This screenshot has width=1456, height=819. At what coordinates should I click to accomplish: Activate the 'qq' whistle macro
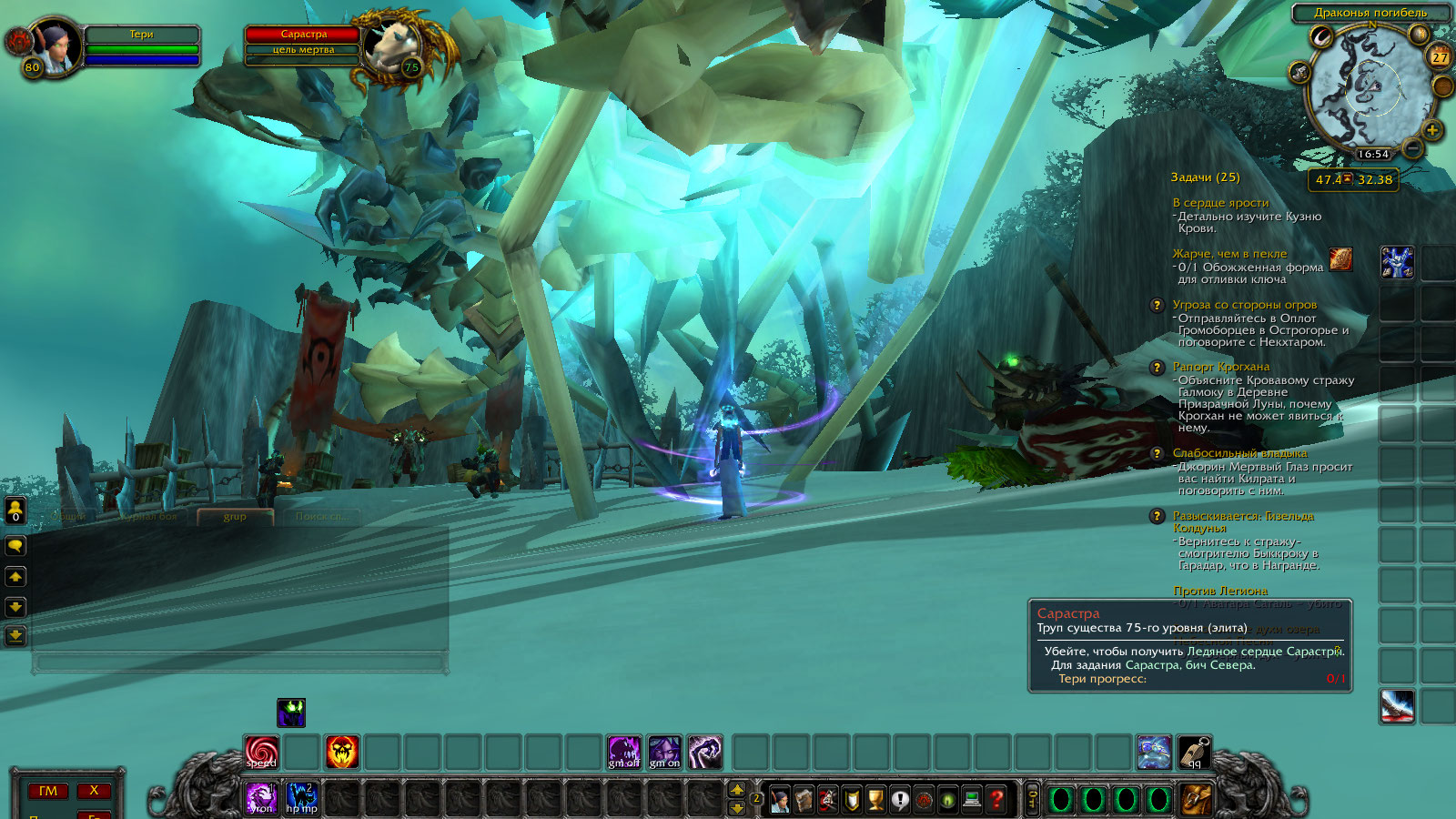[x=1194, y=752]
